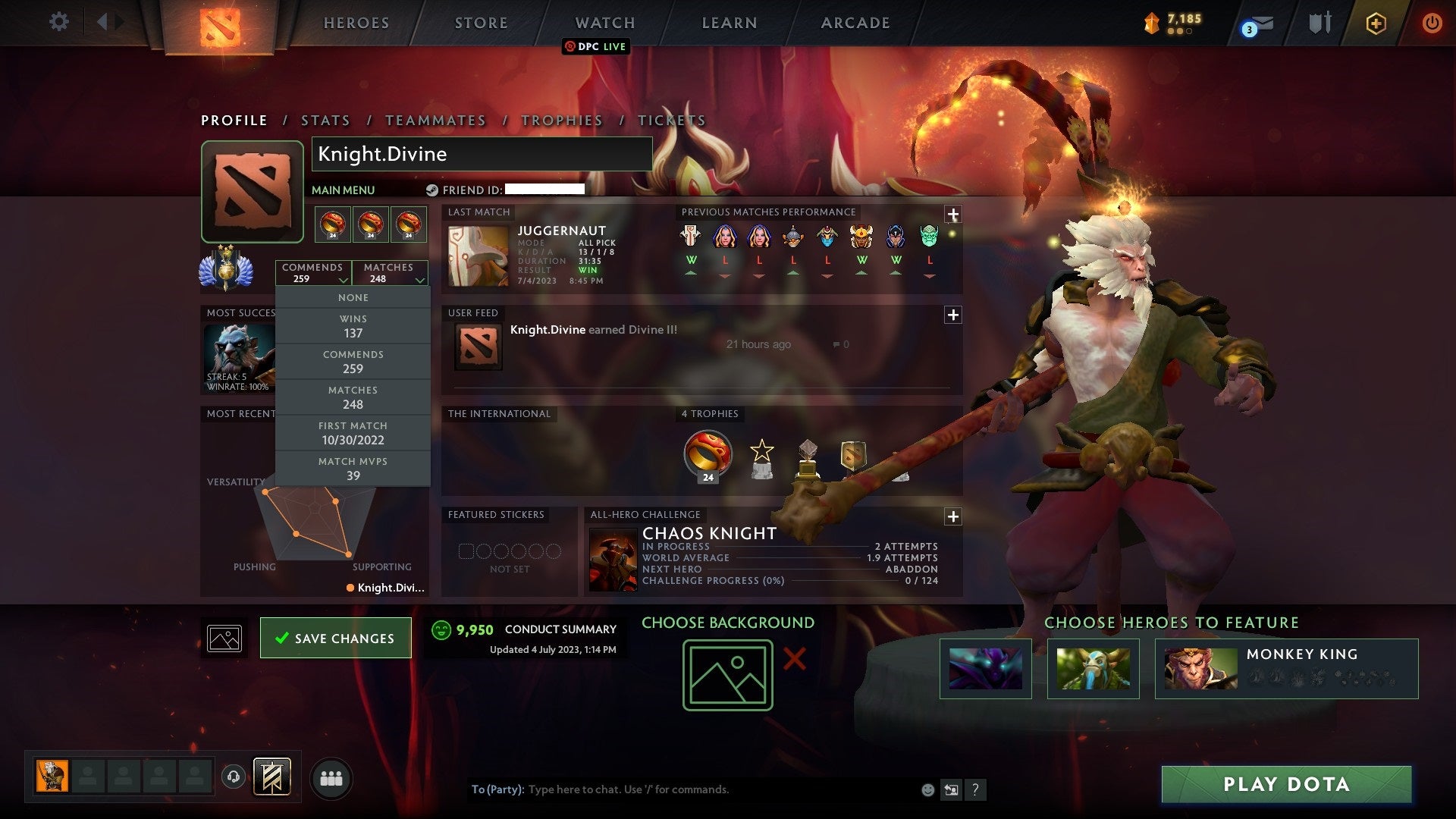Click the guild banner icon near party bar
Image resolution: width=1456 pixels, height=819 pixels.
pos(273,777)
